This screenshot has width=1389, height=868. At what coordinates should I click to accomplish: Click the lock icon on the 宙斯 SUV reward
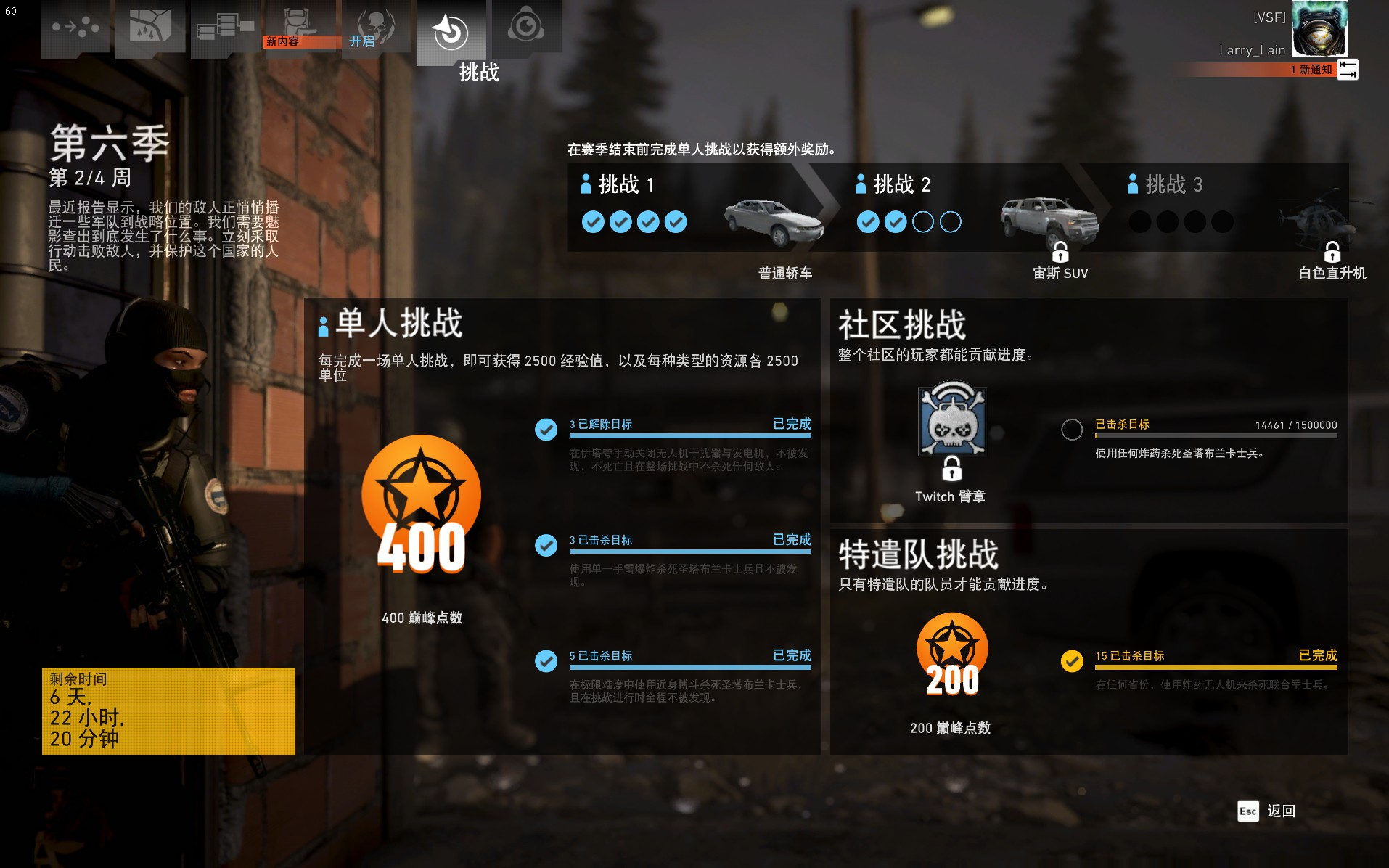click(1060, 253)
